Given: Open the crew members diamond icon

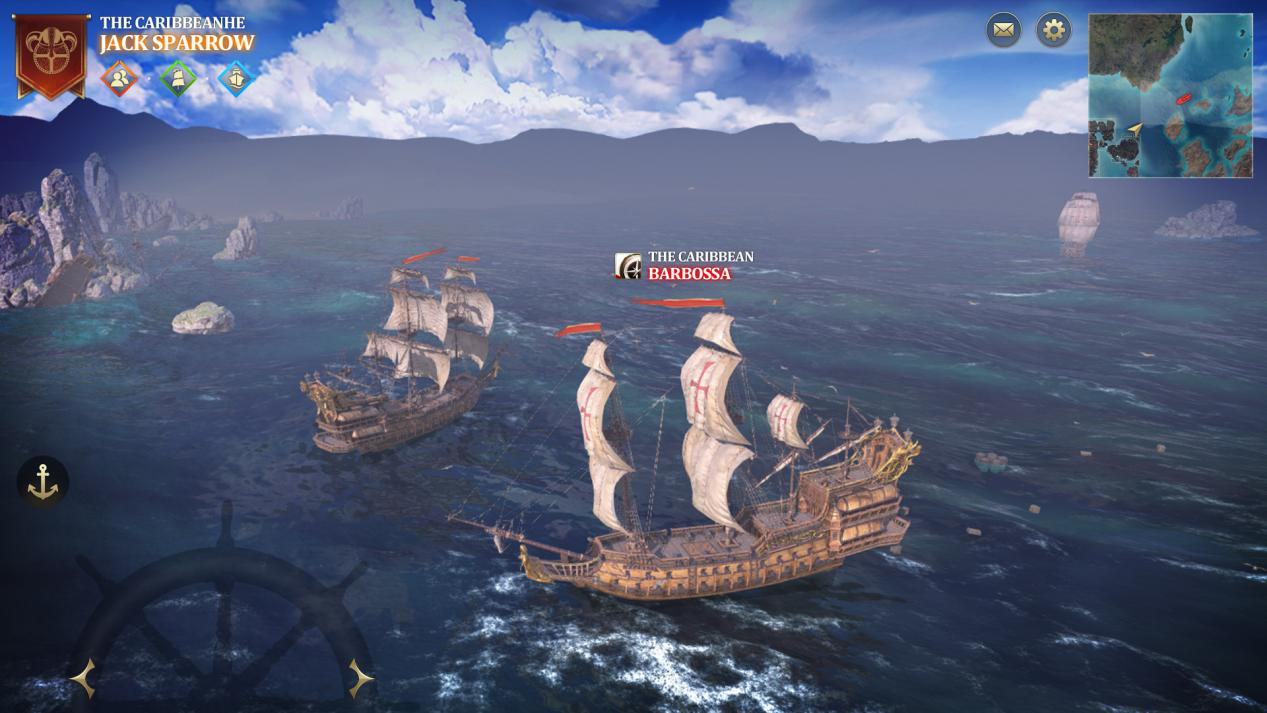Looking at the screenshot, I should (x=119, y=78).
